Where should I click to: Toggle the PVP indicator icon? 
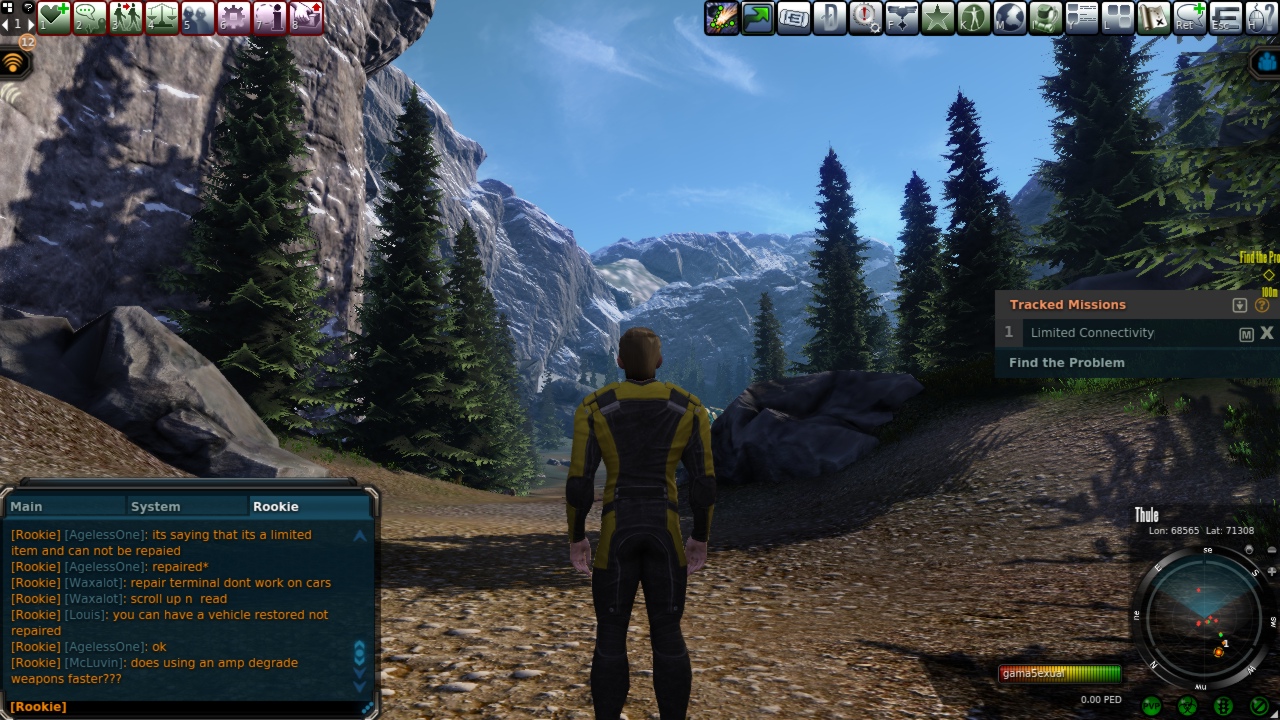coord(1152,707)
